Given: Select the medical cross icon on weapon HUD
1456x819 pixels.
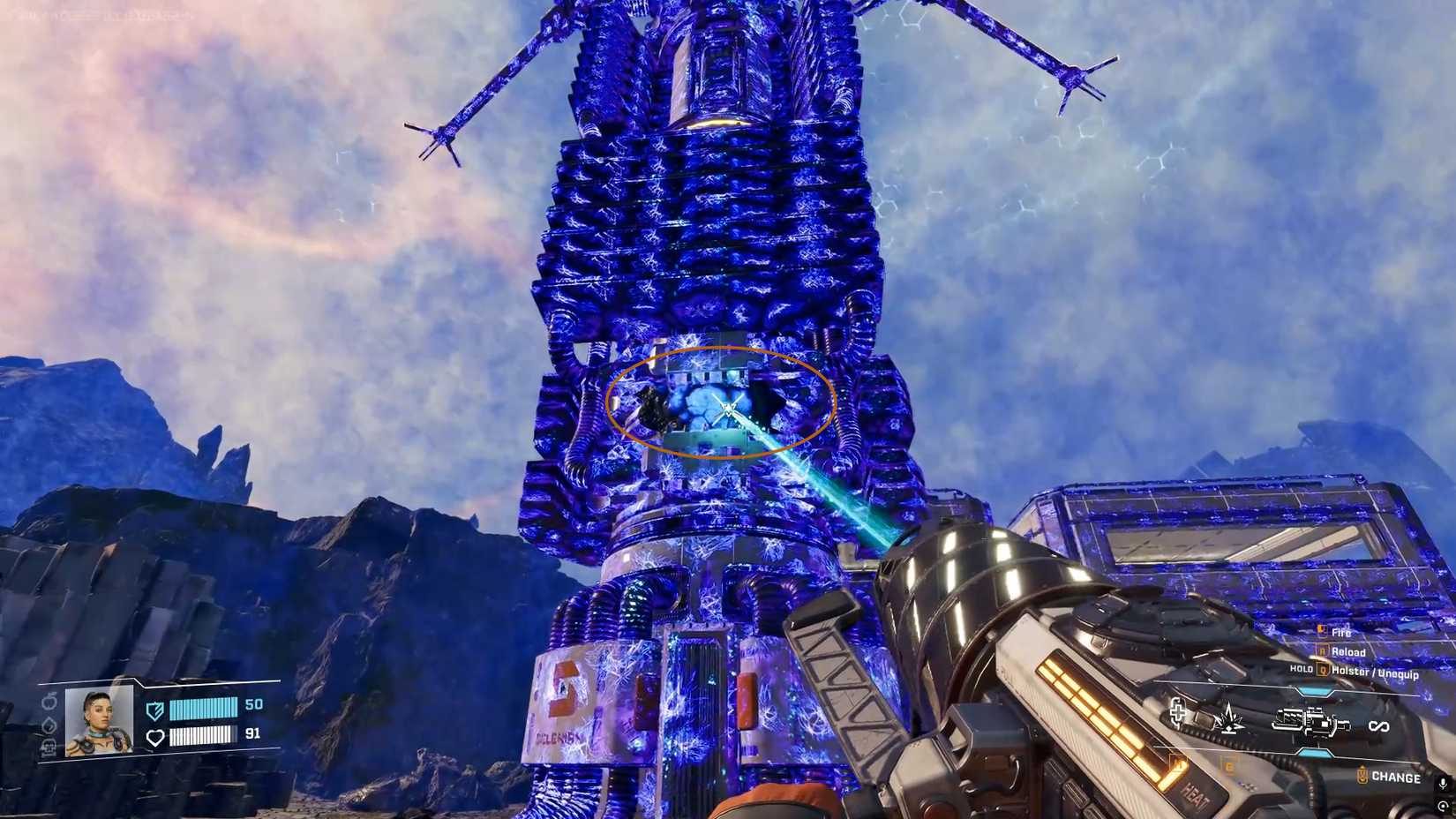Looking at the screenshot, I should 1177,713.
